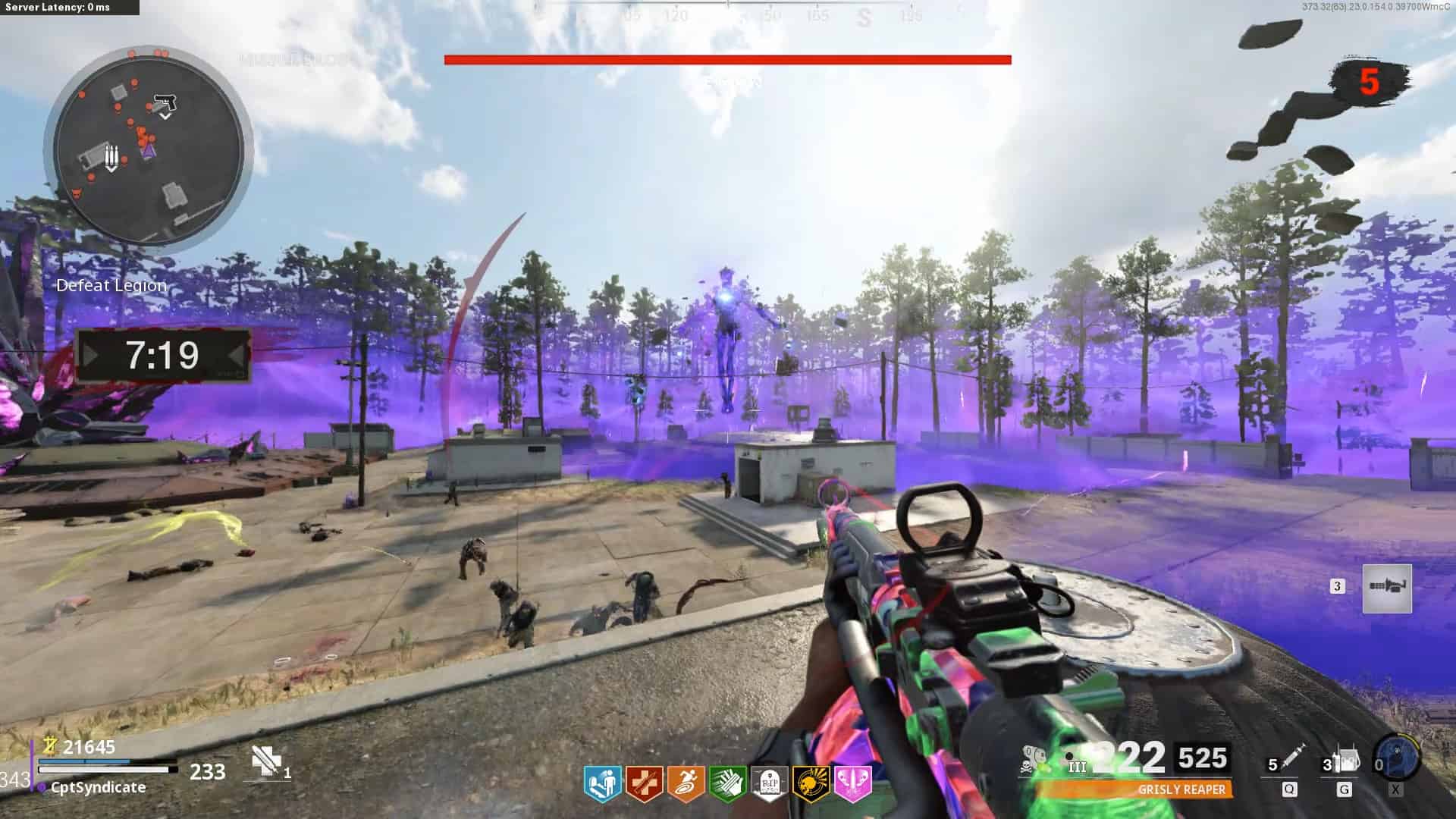
Task: Click the Grisly Reaper weapon name banner
Action: [1181, 789]
